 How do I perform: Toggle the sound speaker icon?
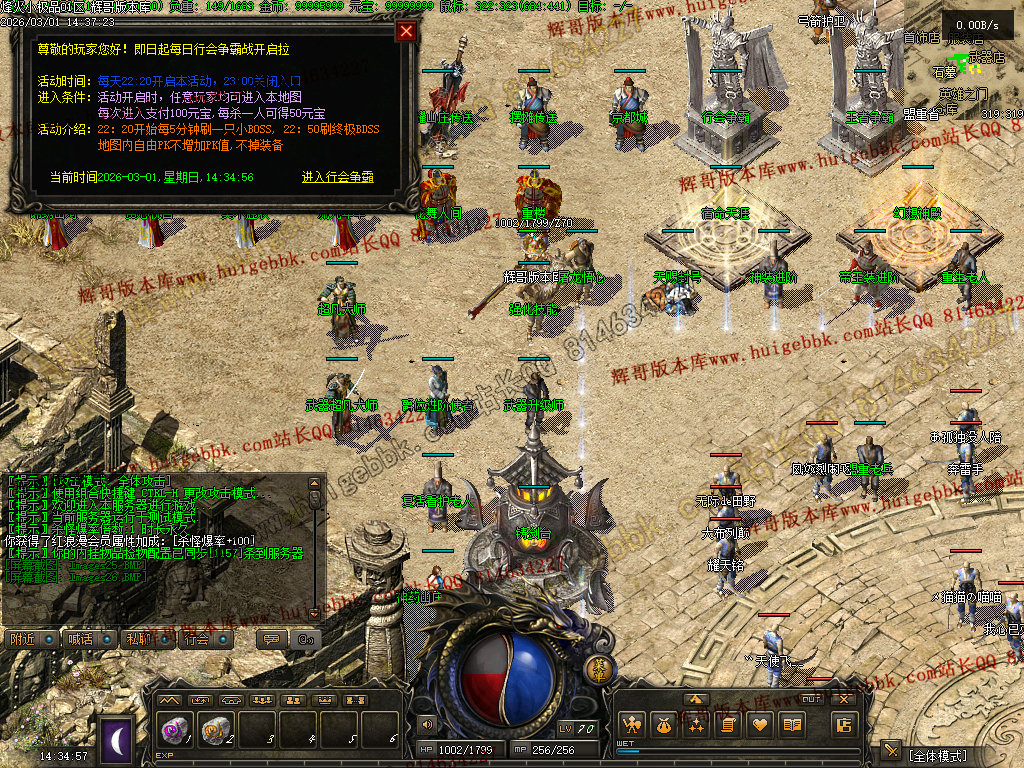click(x=429, y=724)
